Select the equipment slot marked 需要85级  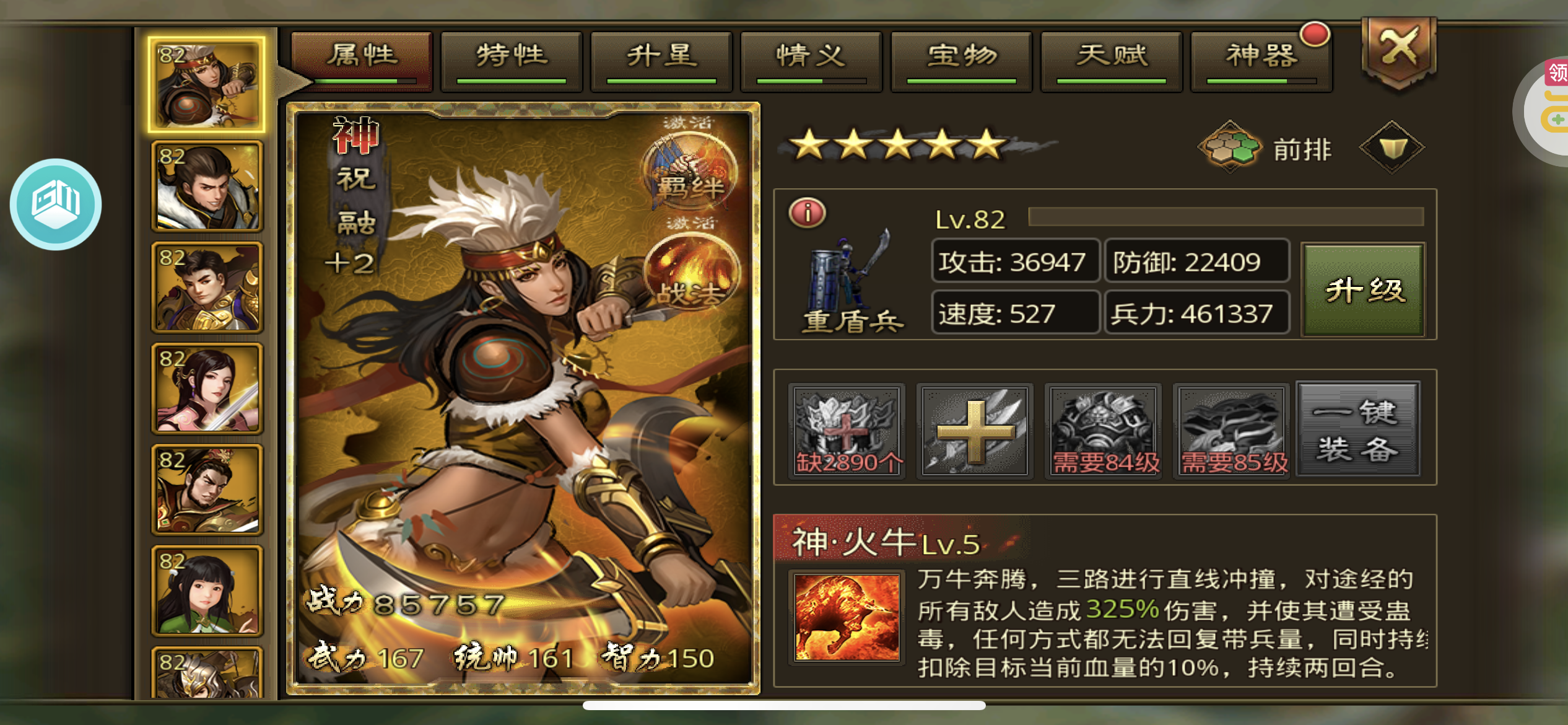(1232, 431)
